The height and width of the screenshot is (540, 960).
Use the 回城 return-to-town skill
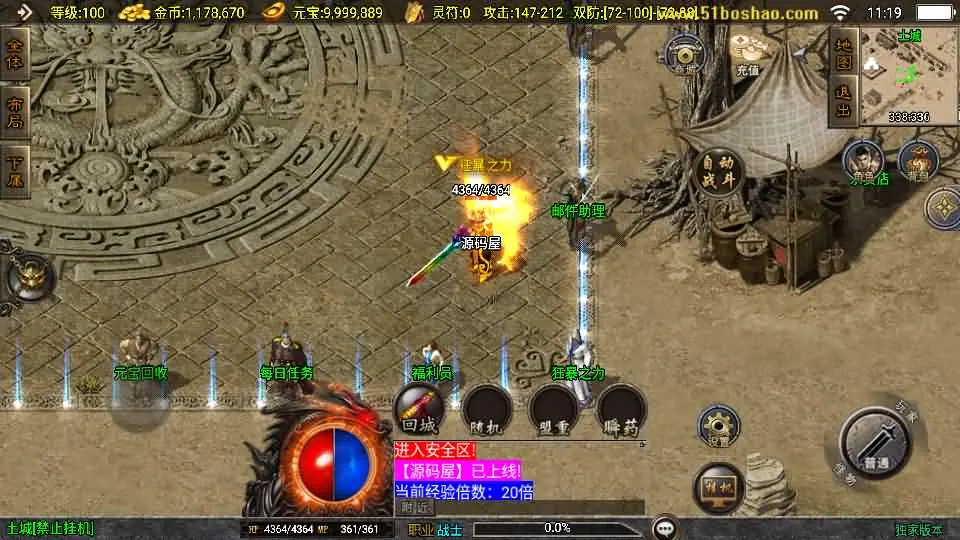pyautogui.click(x=418, y=411)
